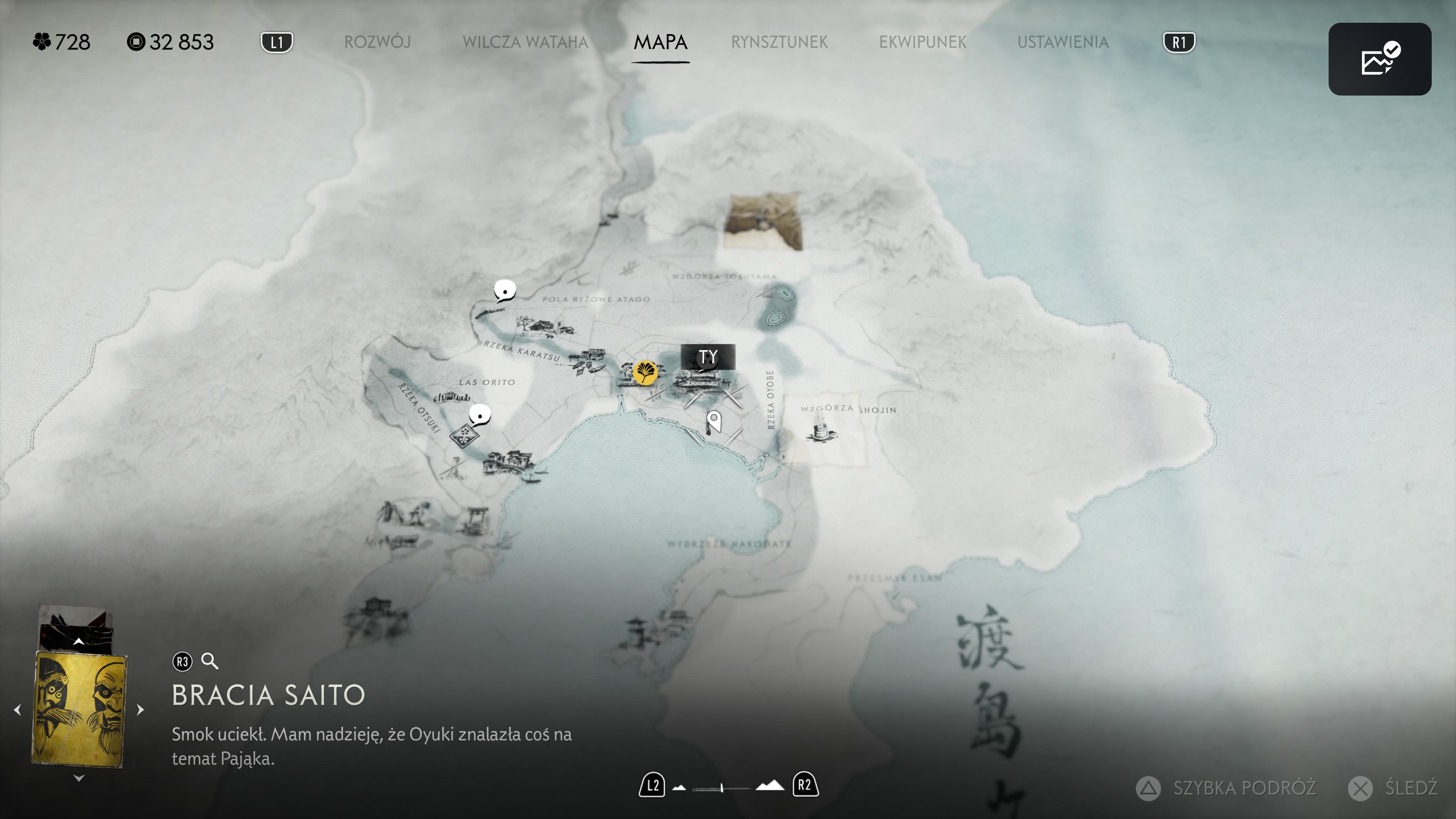Switch to the ROZWÓJ tab
This screenshot has width=1456, height=819.
(x=377, y=42)
